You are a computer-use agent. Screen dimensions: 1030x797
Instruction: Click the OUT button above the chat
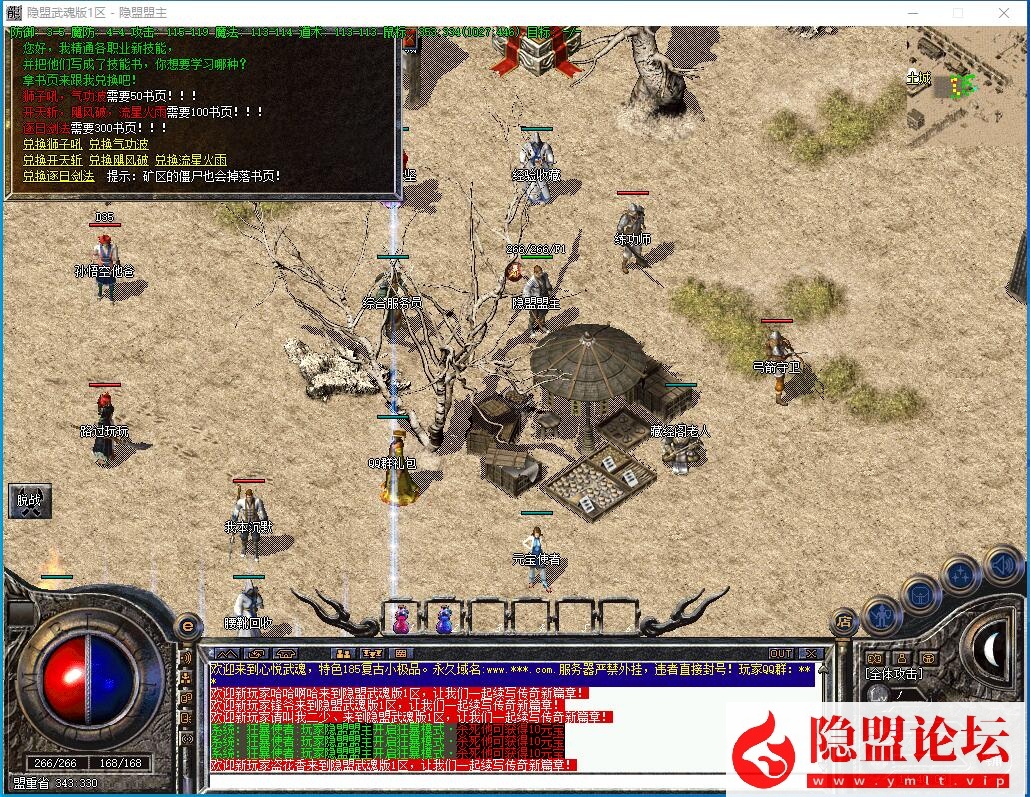tap(781, 653)
